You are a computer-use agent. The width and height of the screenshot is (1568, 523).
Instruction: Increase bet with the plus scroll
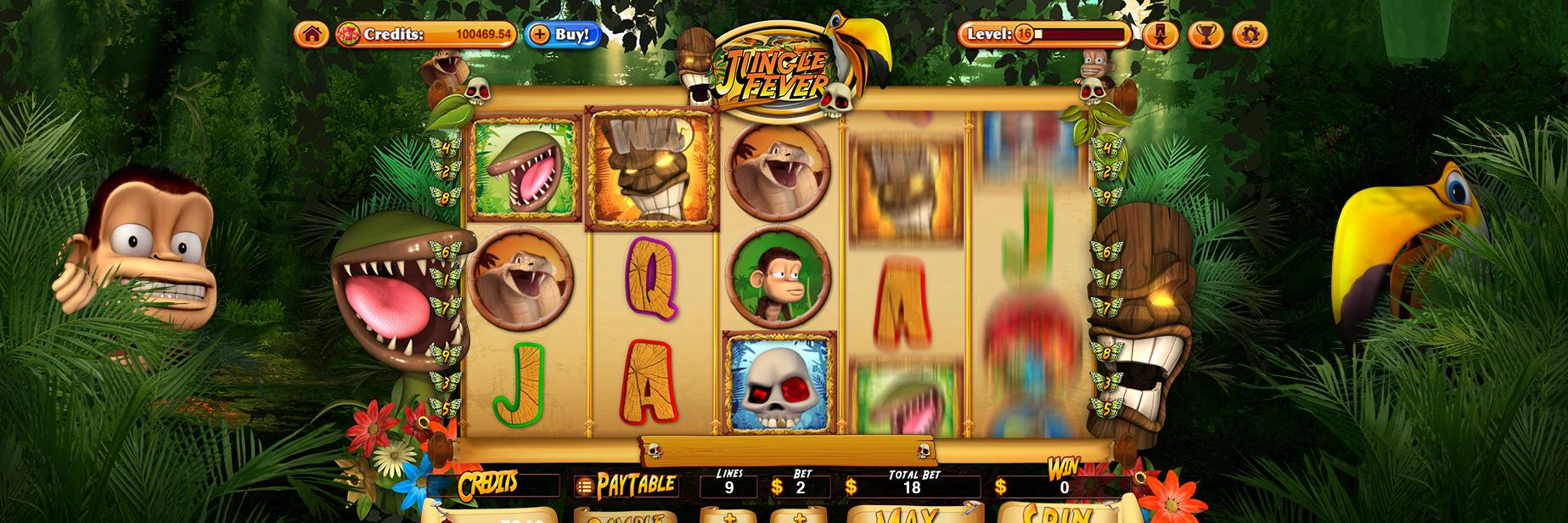tap(799, 515)
